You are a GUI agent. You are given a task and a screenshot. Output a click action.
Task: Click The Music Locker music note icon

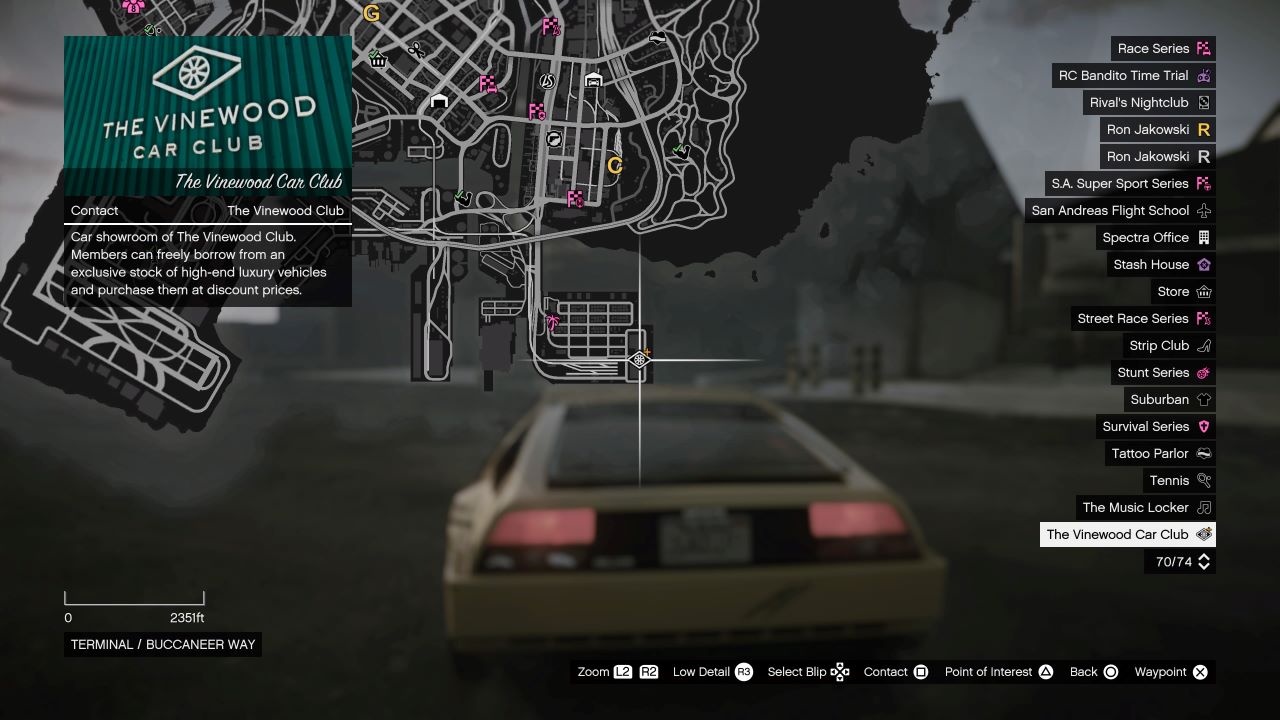tap(1203, 507)
